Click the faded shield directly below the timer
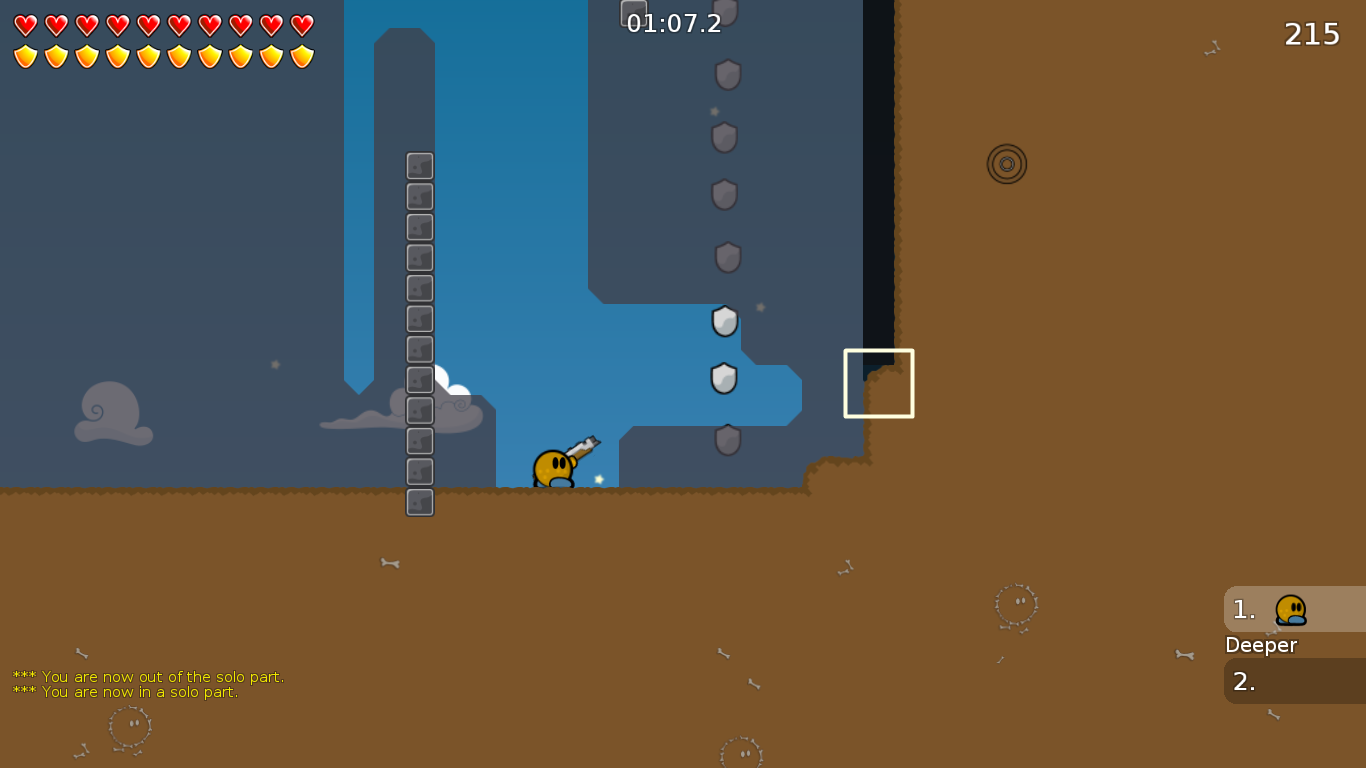 click(727, 75)
